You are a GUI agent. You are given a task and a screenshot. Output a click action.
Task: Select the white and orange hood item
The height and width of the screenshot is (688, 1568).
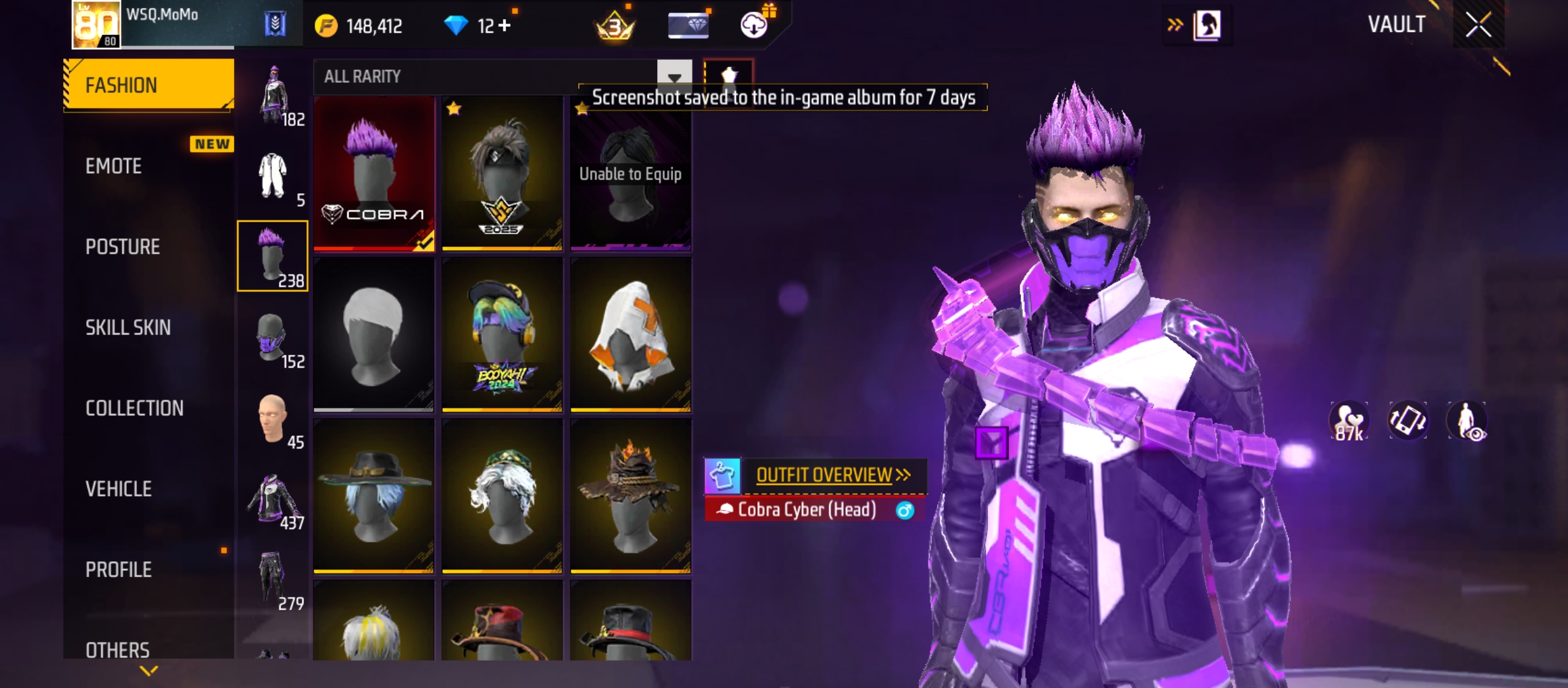pos(630,334)
